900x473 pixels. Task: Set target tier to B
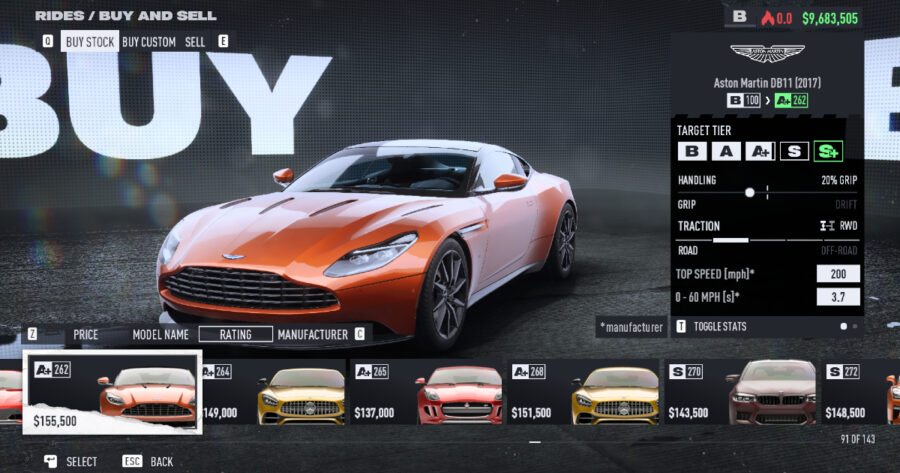coord(691,151)
